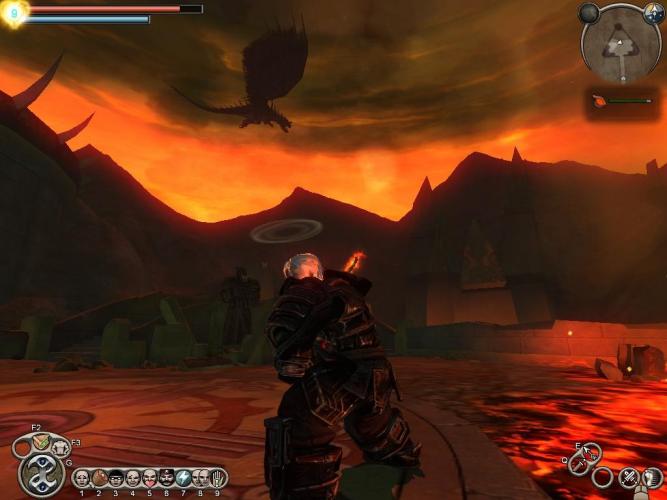The height and width of the screenshot is (500, 667).
Task: Open the circular minimap
Action: tap(622, 44)
